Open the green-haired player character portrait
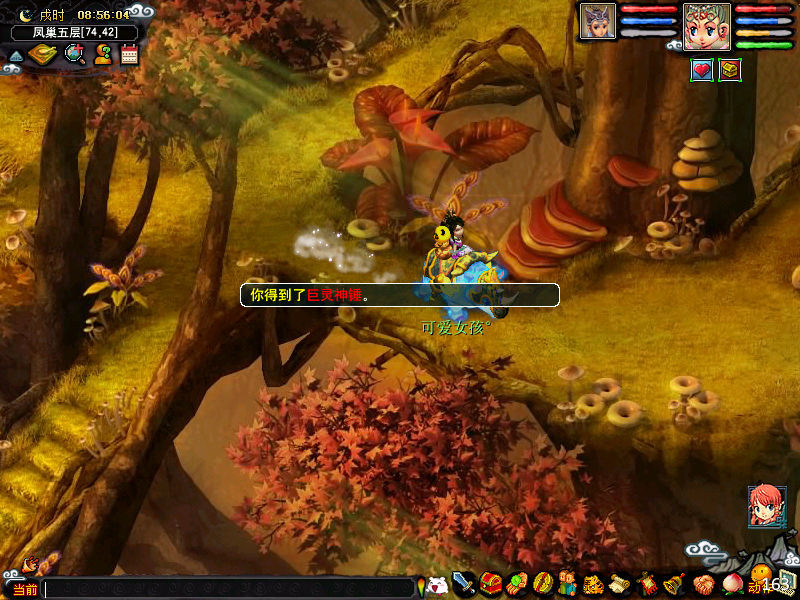Image resolution: width=800 pixels, height=600 pixels. [x=706, y=25]
